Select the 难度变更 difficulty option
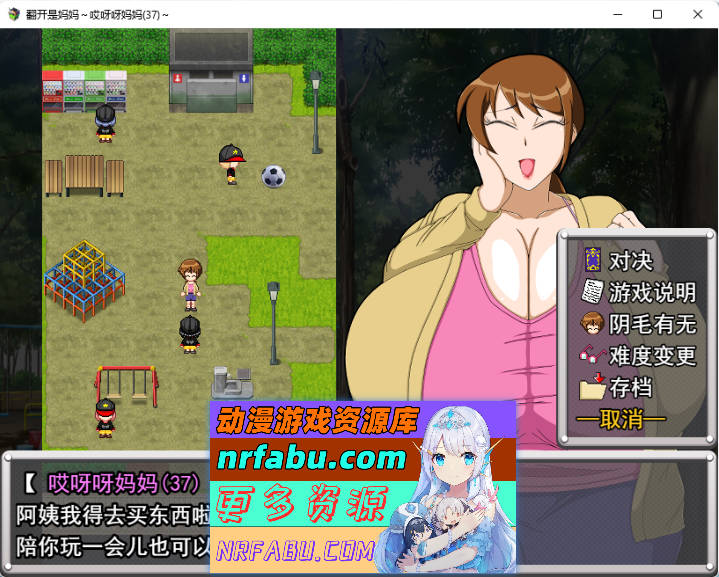 pos(650,355)
